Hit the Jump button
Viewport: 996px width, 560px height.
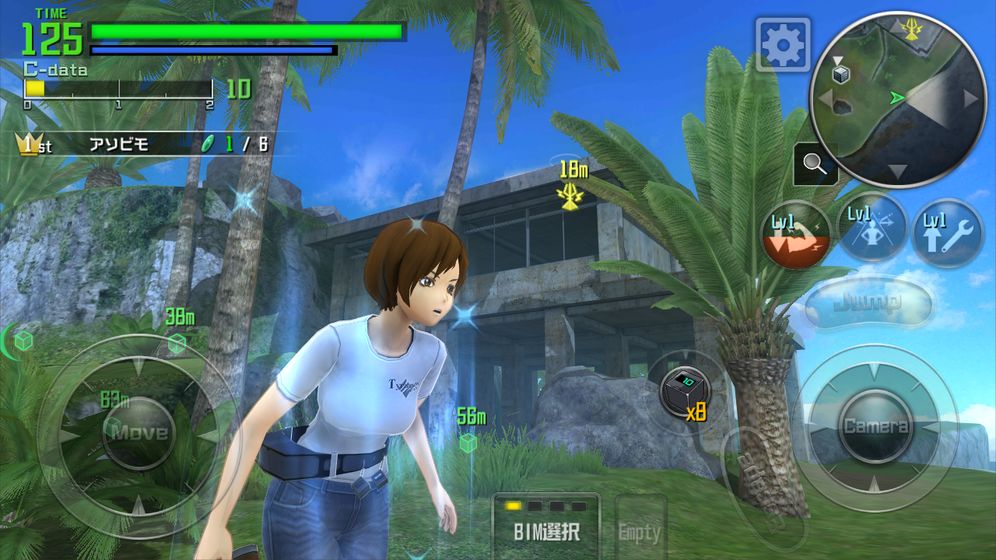(x=868, y=302)
